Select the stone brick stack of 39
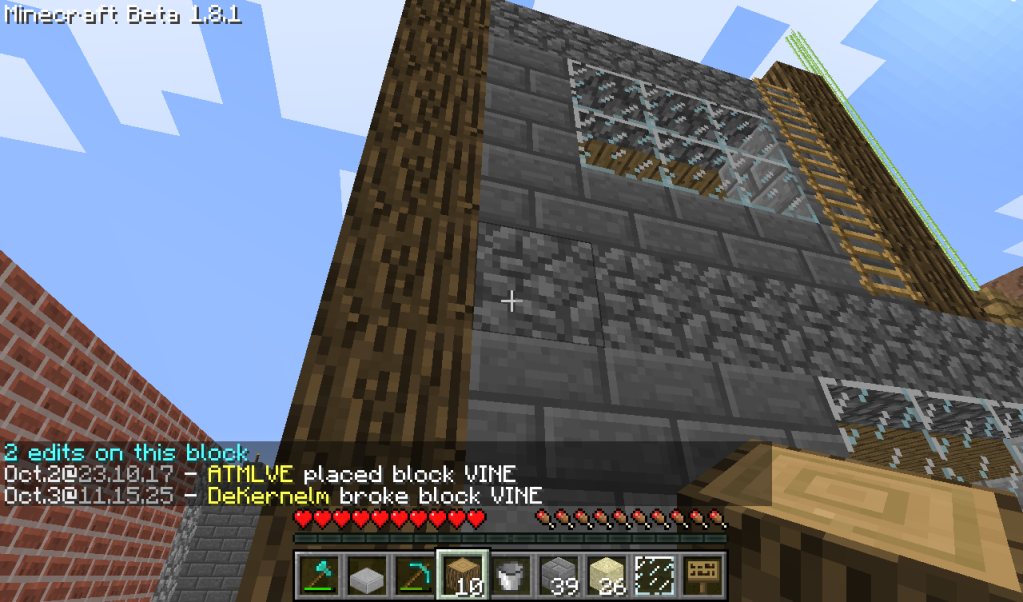Screen dimensions: 1023x602 (558, 575)
